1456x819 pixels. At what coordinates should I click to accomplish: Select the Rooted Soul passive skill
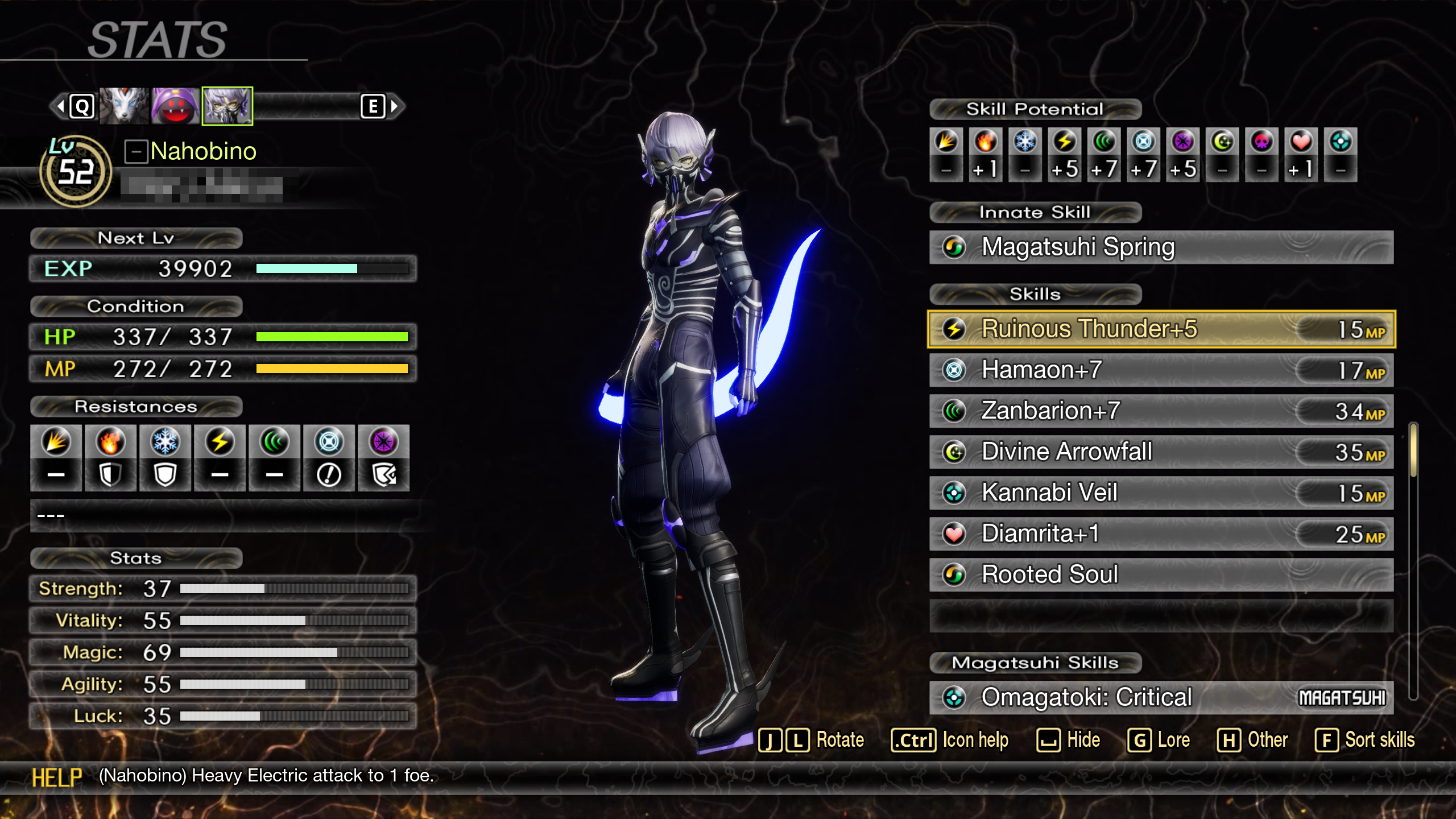click(1160, 575)
